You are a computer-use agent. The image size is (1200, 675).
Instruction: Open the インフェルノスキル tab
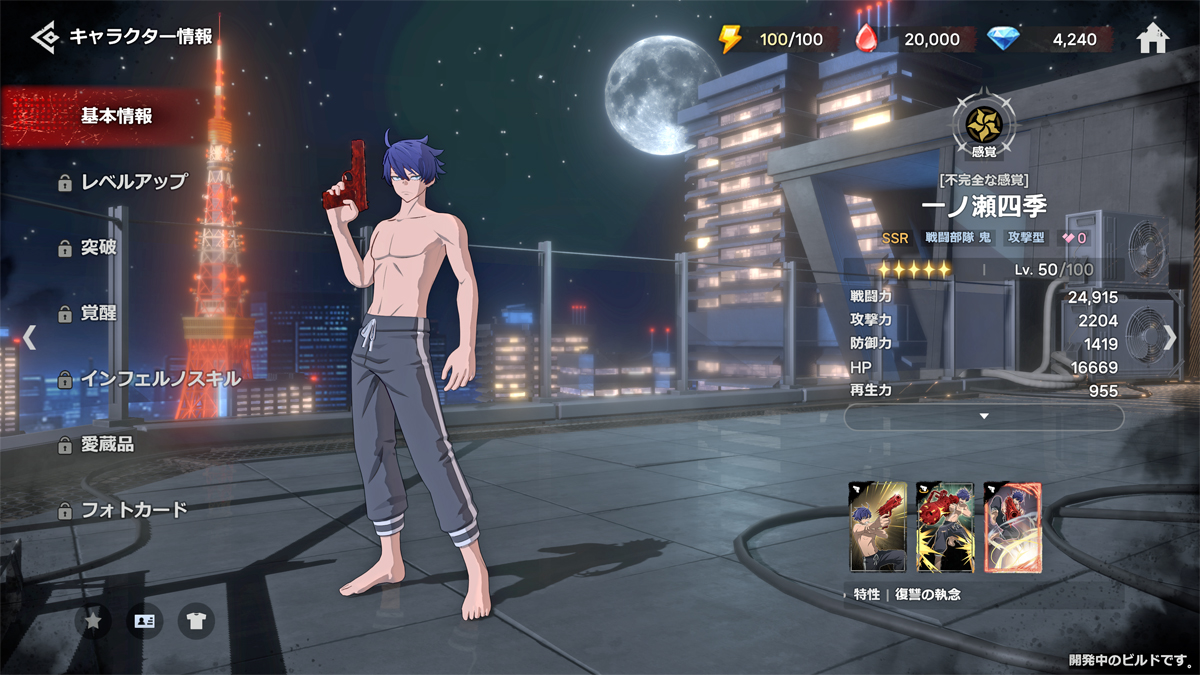click(x=160, y=379)
